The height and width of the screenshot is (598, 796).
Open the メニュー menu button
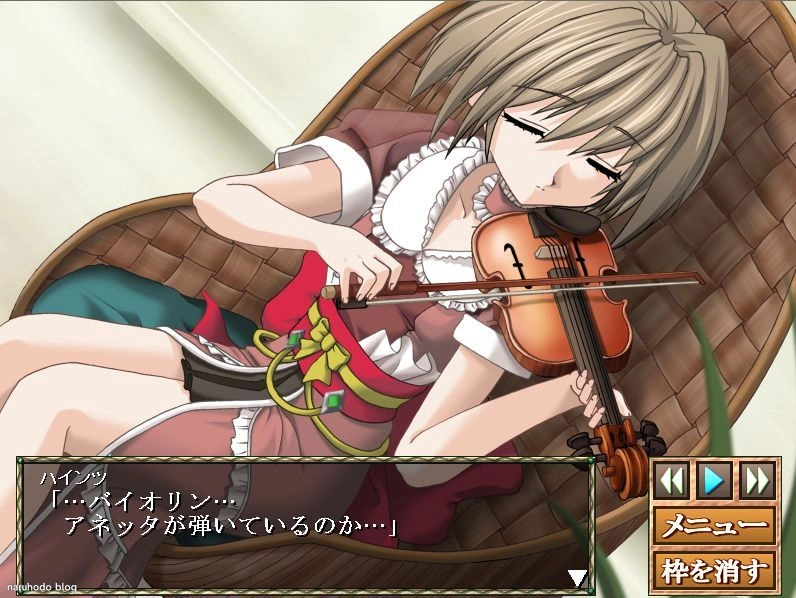pyautogui.click(x=714, y=524)
